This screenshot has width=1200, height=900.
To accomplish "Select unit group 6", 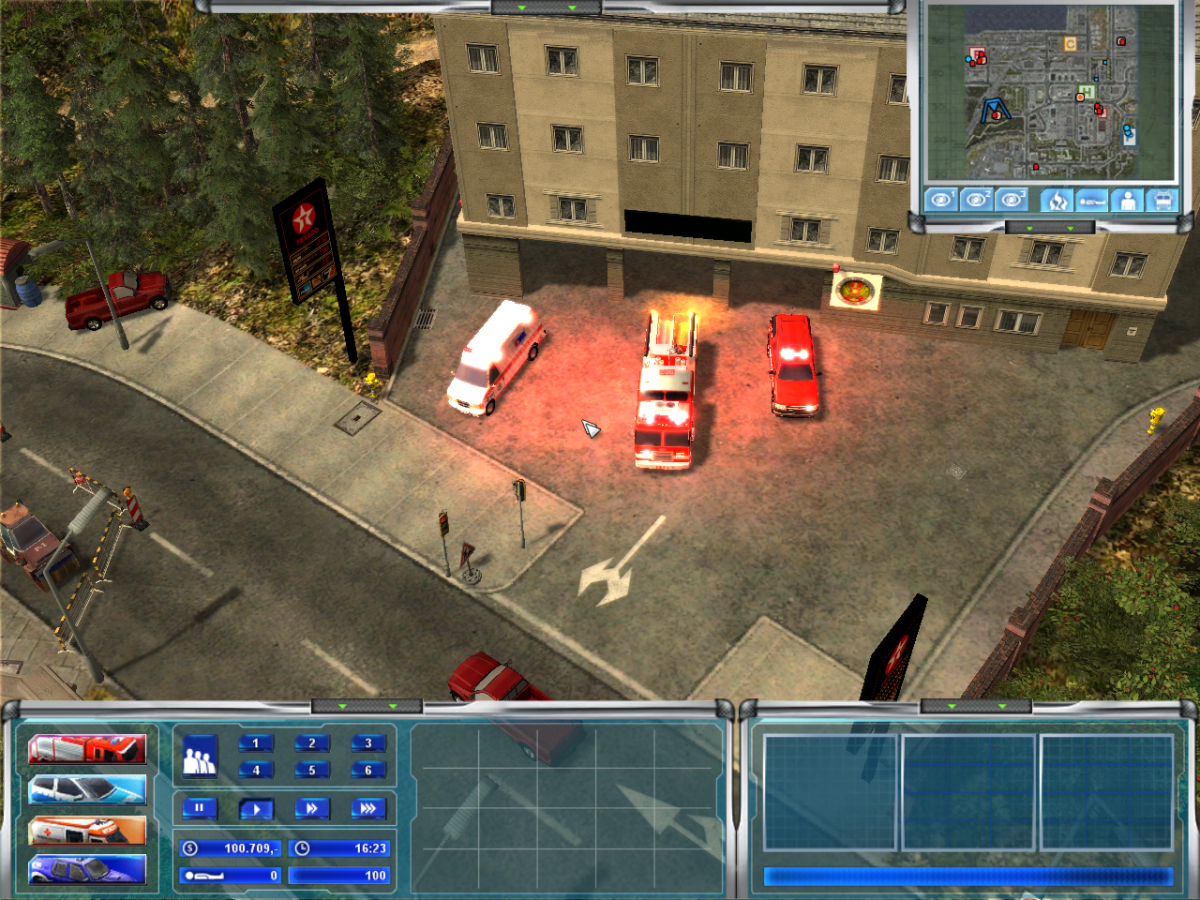I will (368, 770).
